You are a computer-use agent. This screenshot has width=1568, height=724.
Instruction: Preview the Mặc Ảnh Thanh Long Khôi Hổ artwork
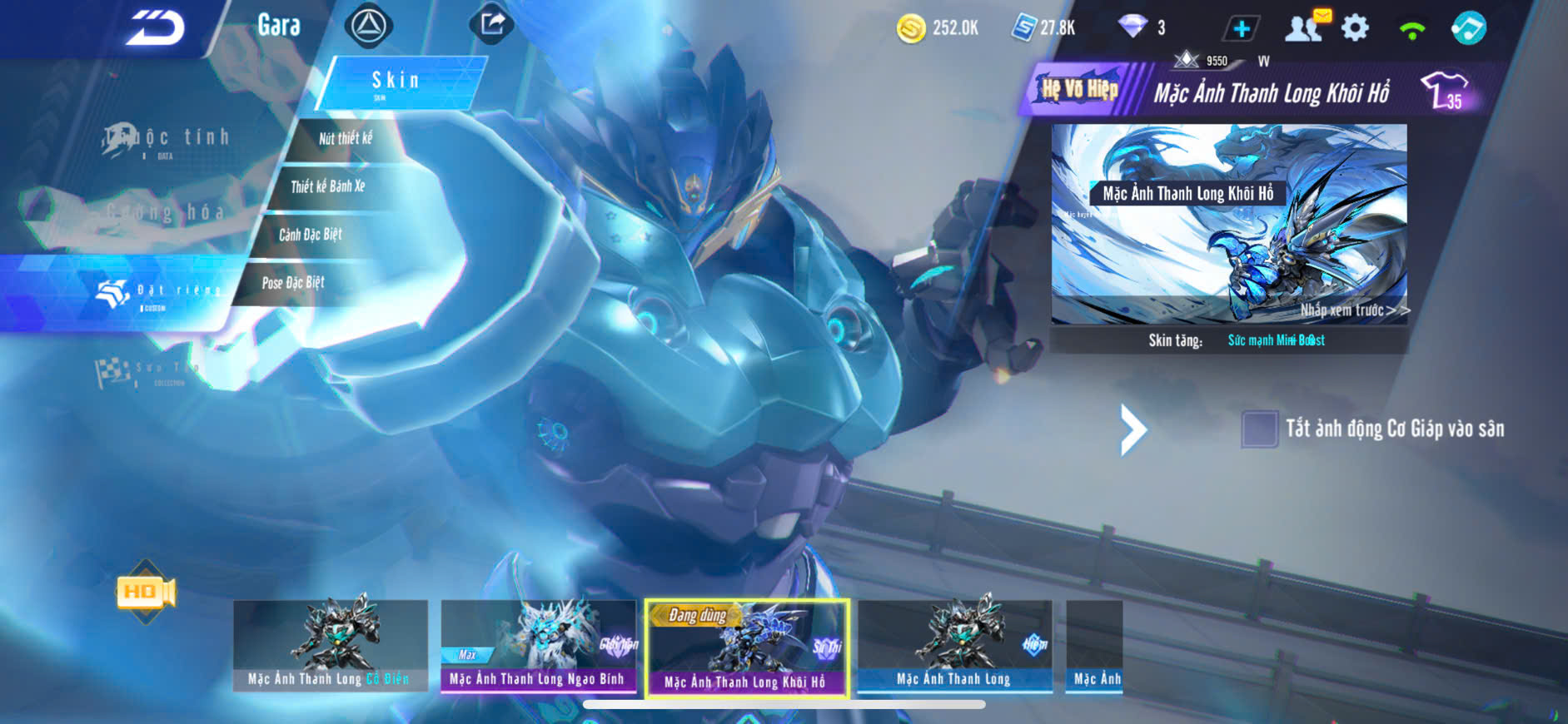[x=1229, y=223]
